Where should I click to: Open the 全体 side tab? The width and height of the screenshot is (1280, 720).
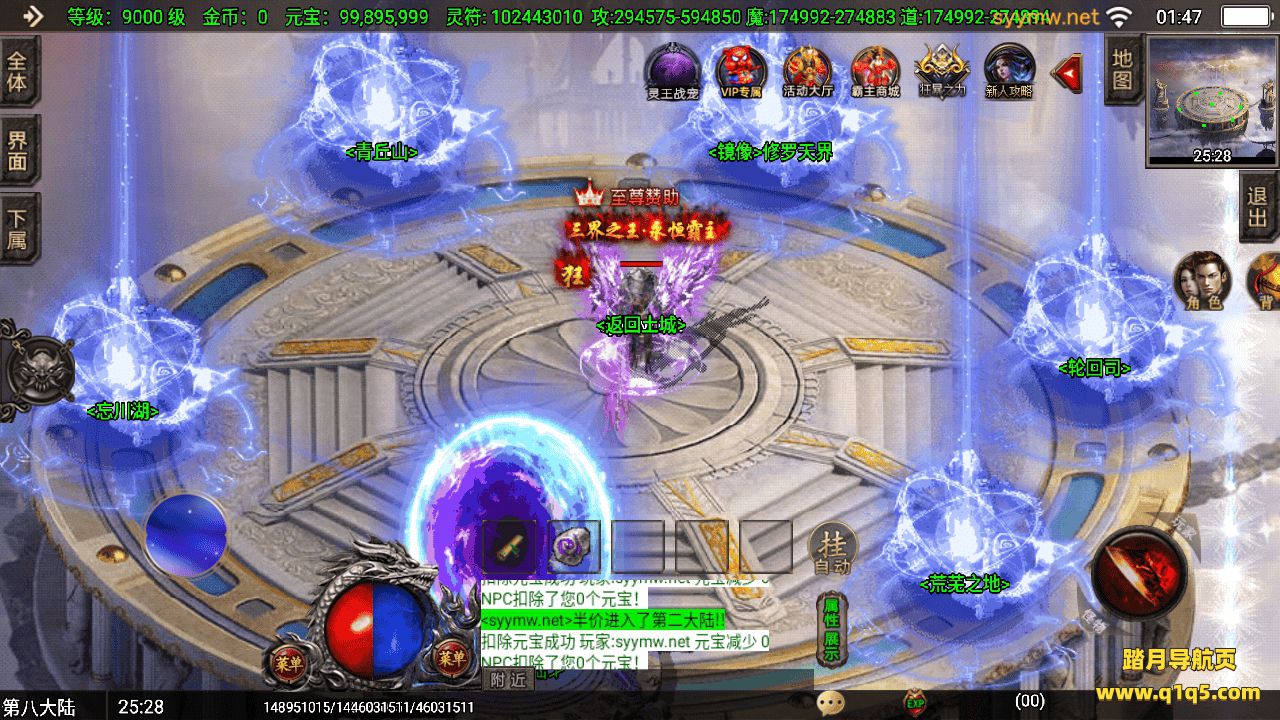click(x=18, y=70)
